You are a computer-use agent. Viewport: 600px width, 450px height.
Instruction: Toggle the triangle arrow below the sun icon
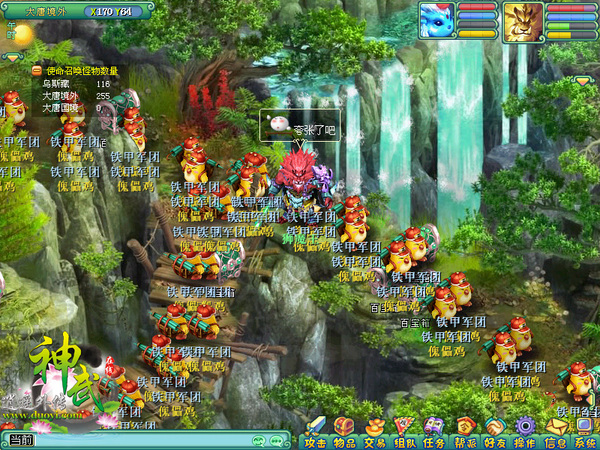point(12,58)
